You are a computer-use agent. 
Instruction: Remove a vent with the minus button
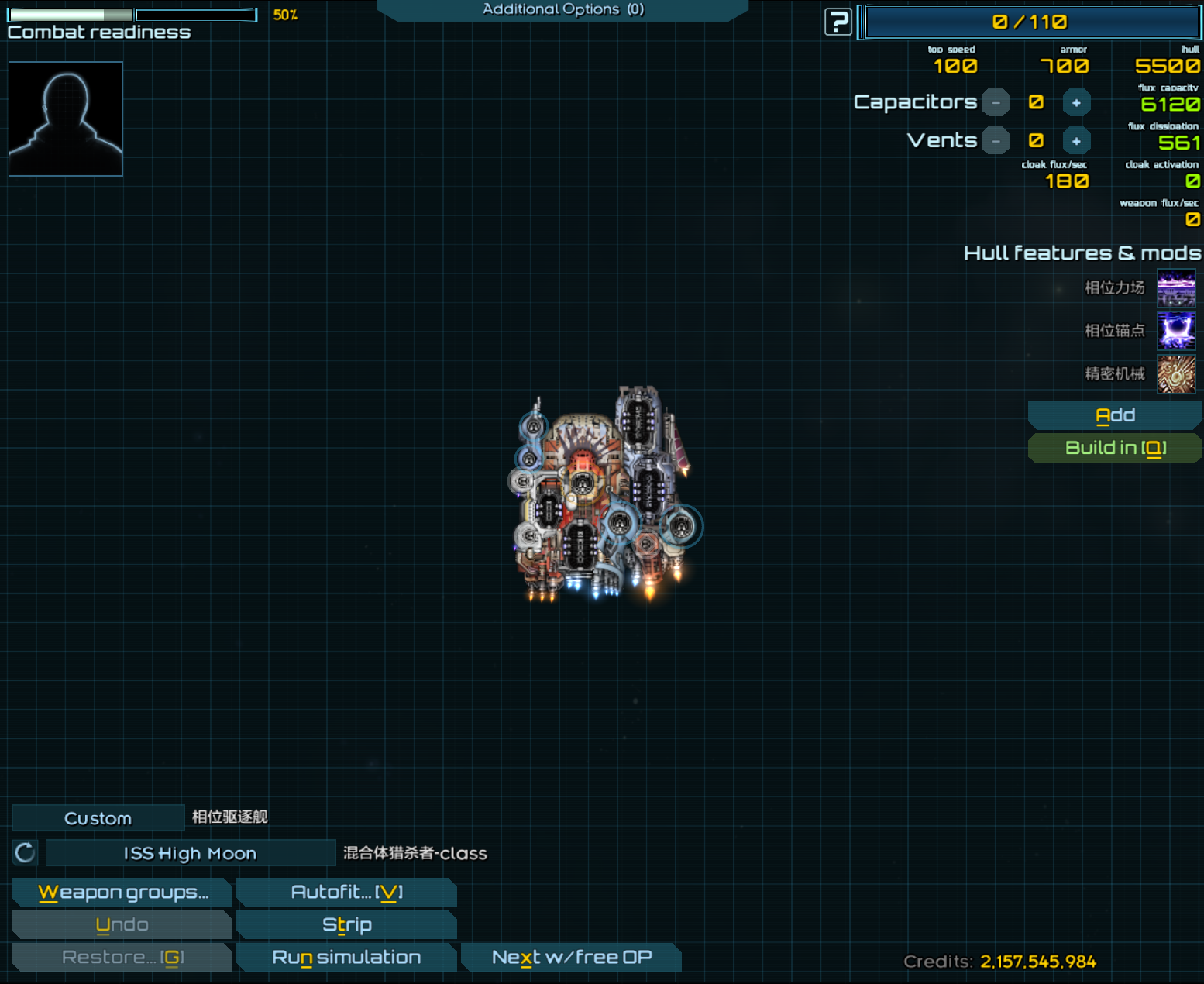996,141
